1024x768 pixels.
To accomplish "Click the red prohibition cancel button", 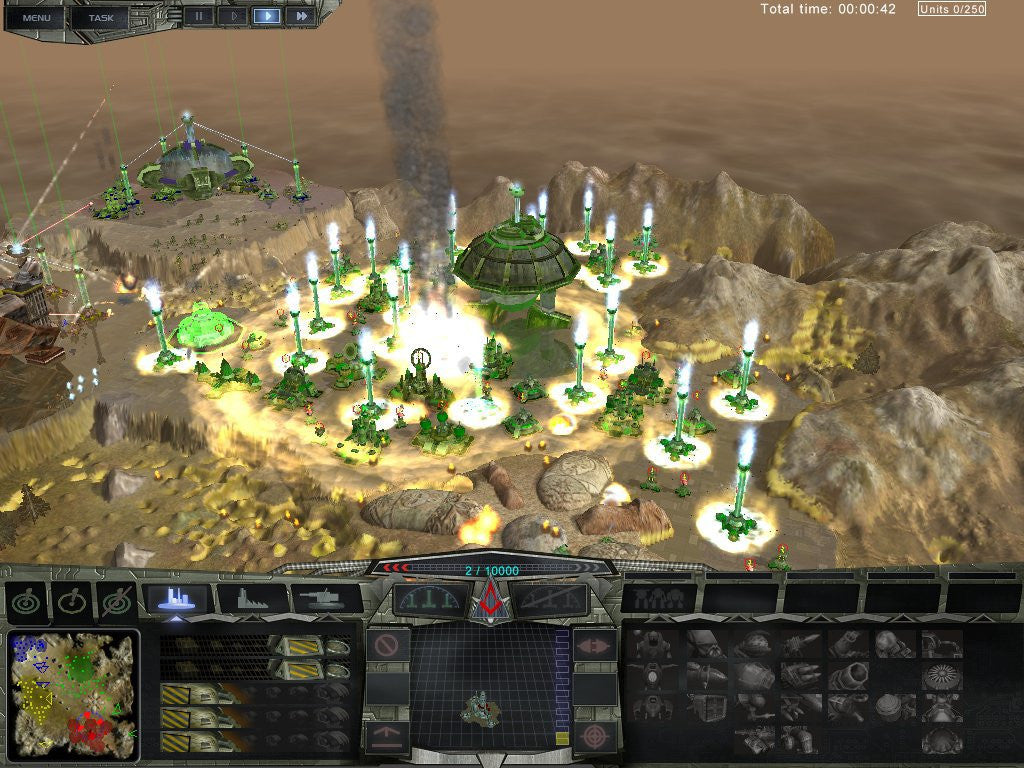I will pos(387,645).
